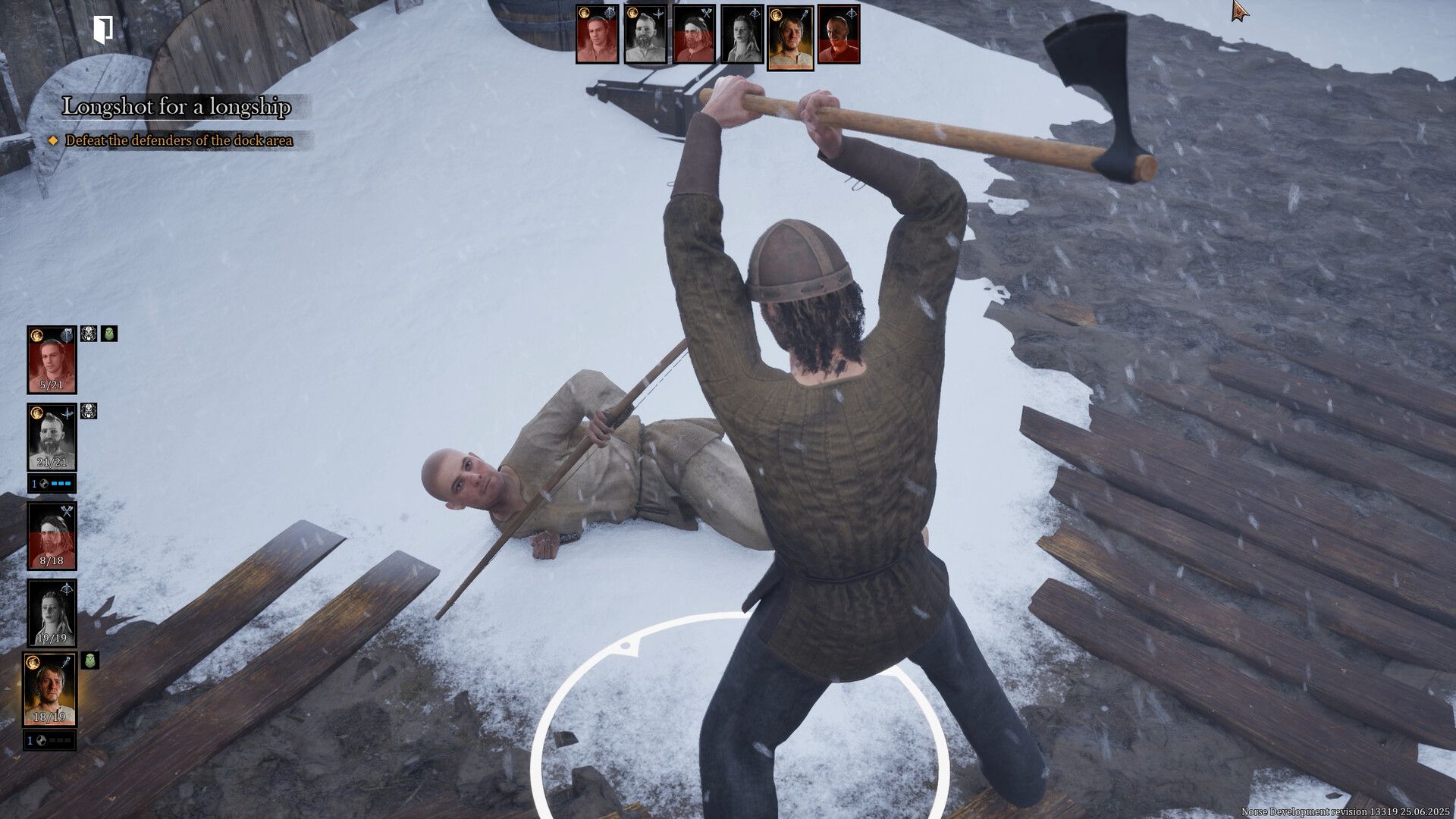Click the green creature buff icon near the top party portrait
Image resolution: width=1456 pixels, height=819 pixels.
click(x=110, y=334)
